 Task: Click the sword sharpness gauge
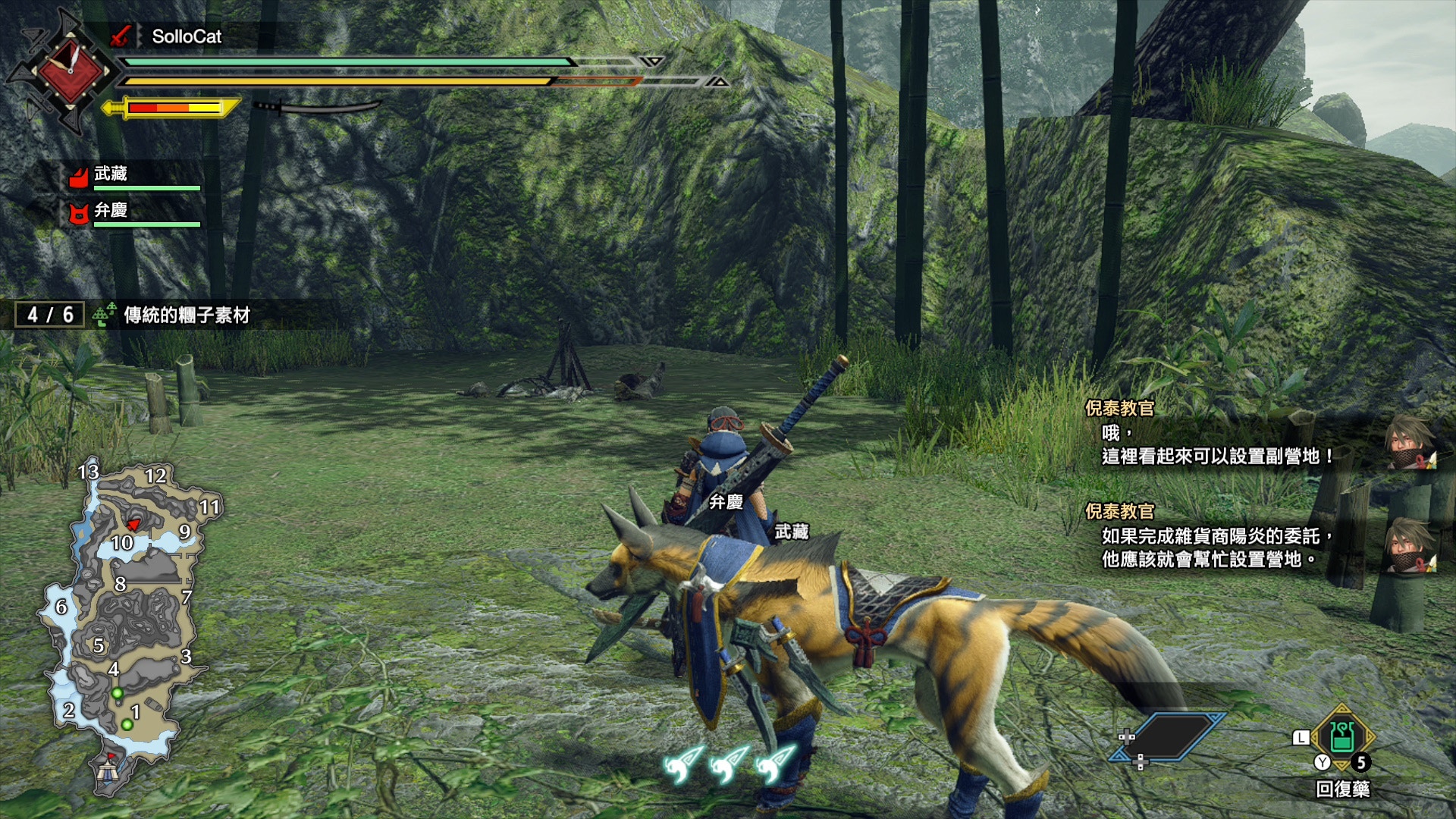(x=173, y=108)
